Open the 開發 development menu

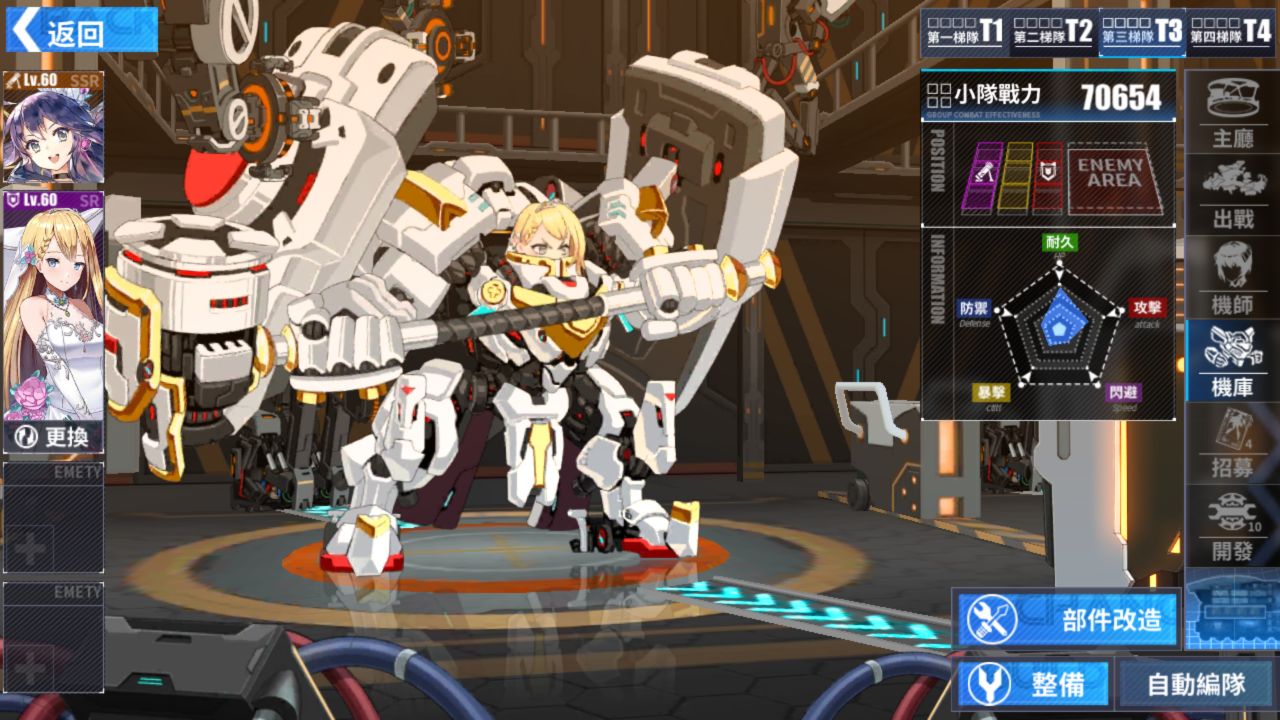[x=1232, y=526]
